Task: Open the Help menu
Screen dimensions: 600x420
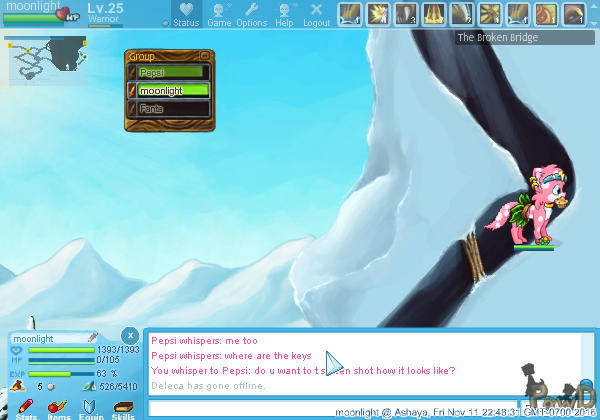Action: click(x=284, y=13)
